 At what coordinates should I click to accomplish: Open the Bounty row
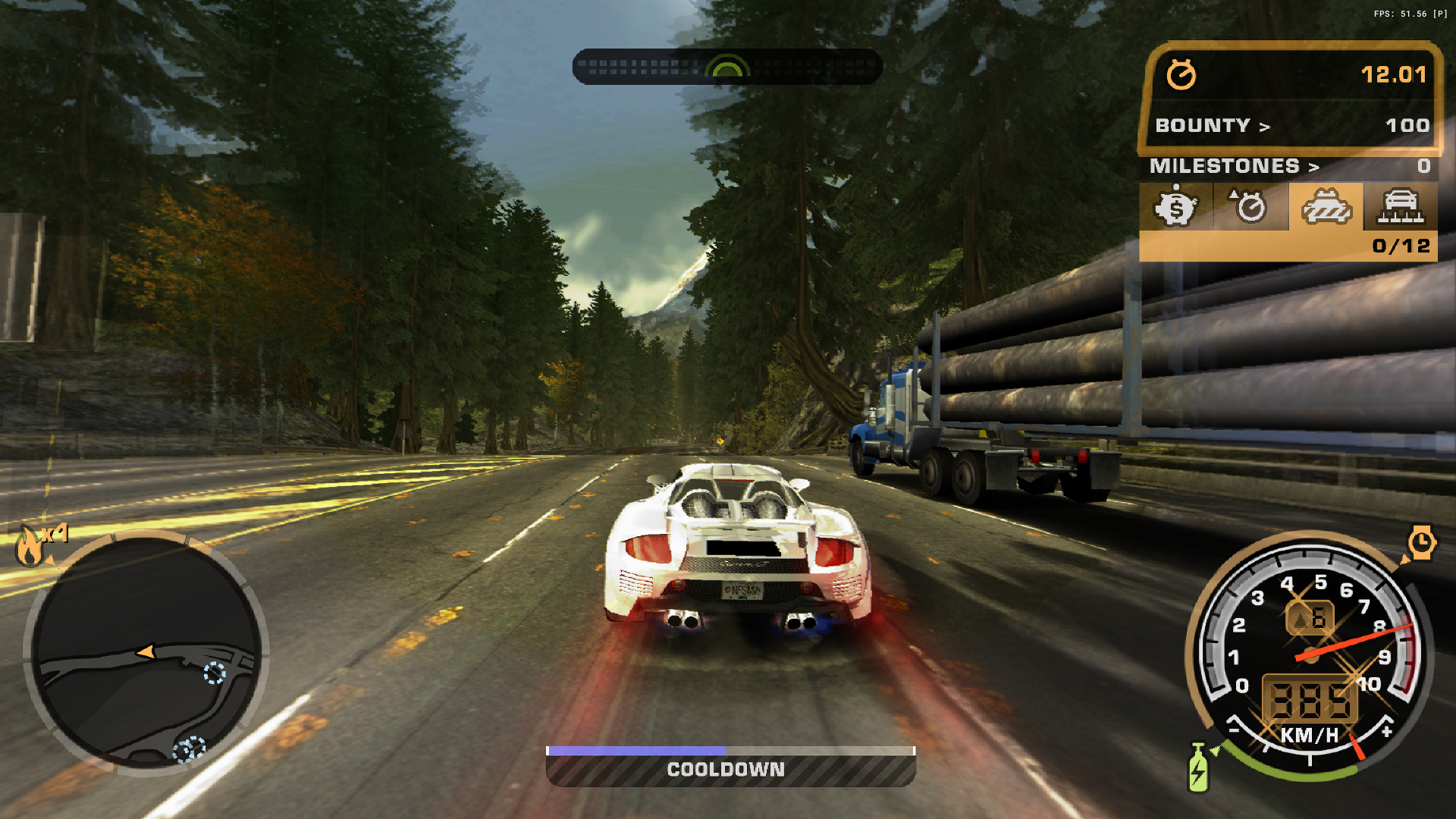click(1291, 125)
